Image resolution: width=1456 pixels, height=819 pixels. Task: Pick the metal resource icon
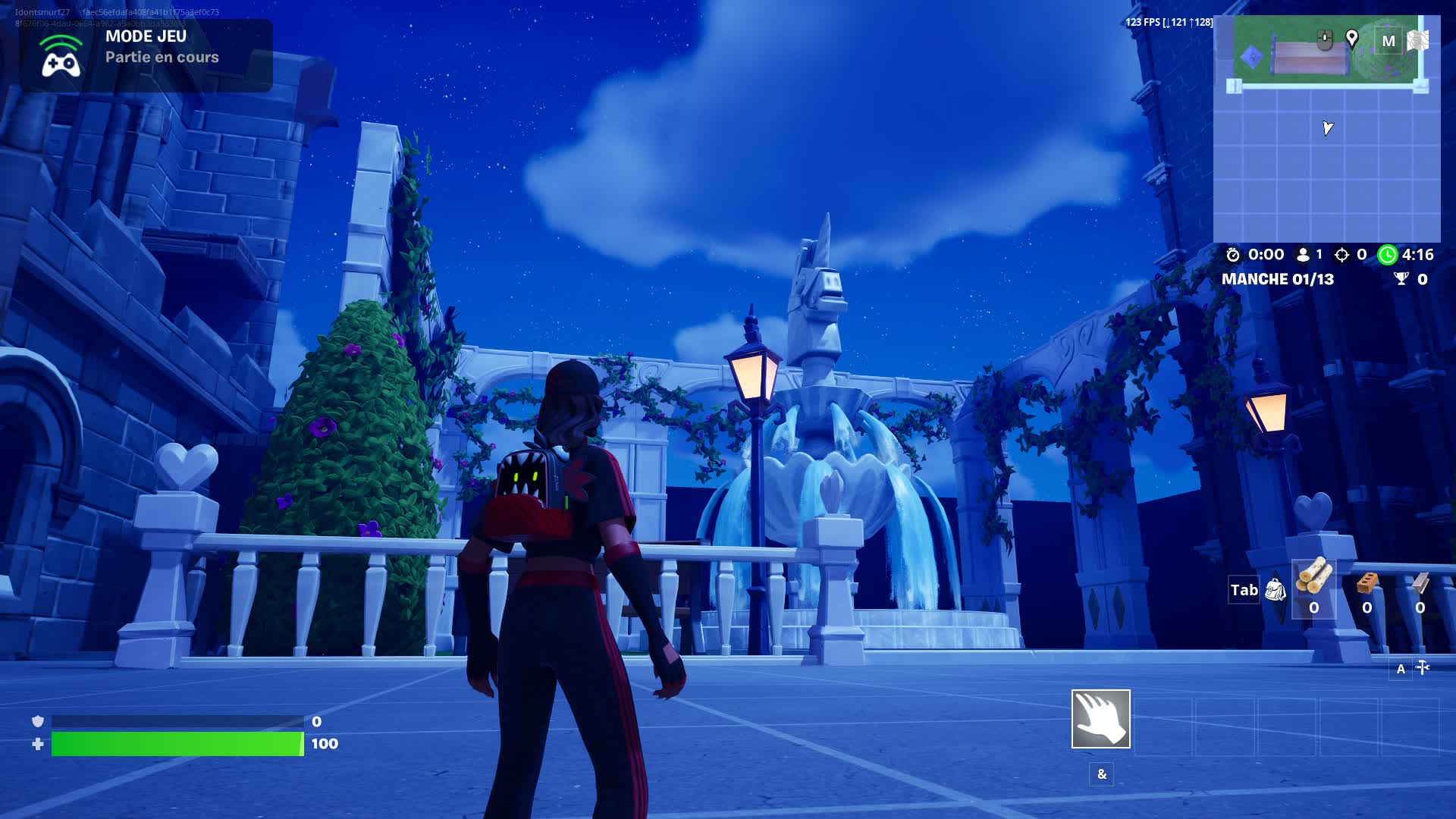coord(1420,582)
